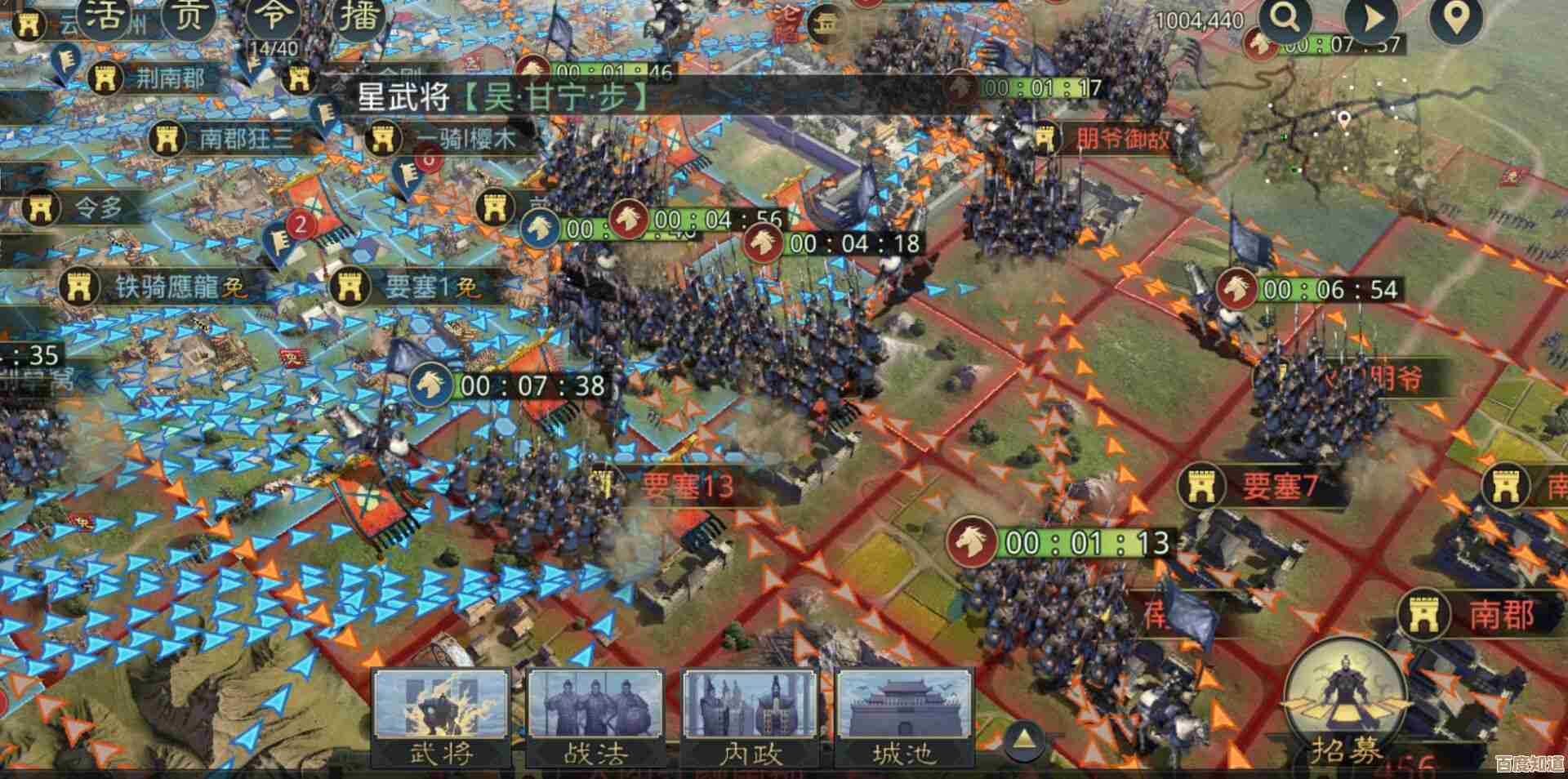Open the location pin marker button
This screenshot has width=1568, height=779.
pos(1455,19)
